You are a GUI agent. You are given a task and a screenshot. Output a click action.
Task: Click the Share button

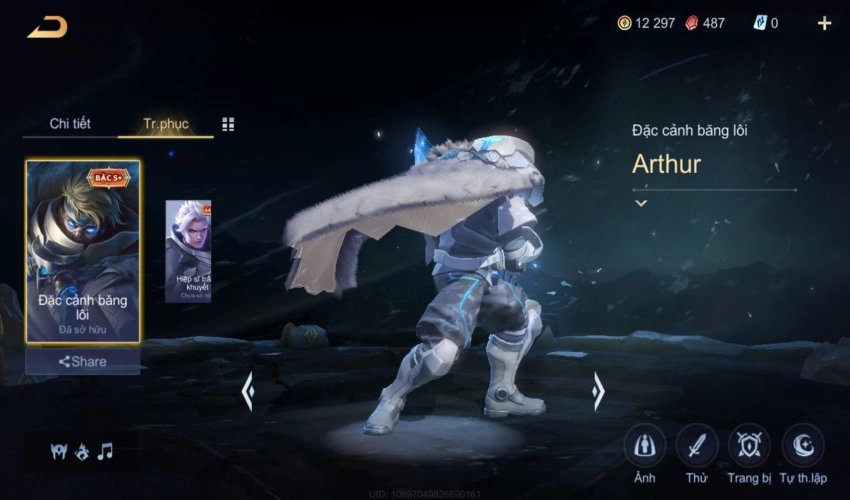(83, 361)
